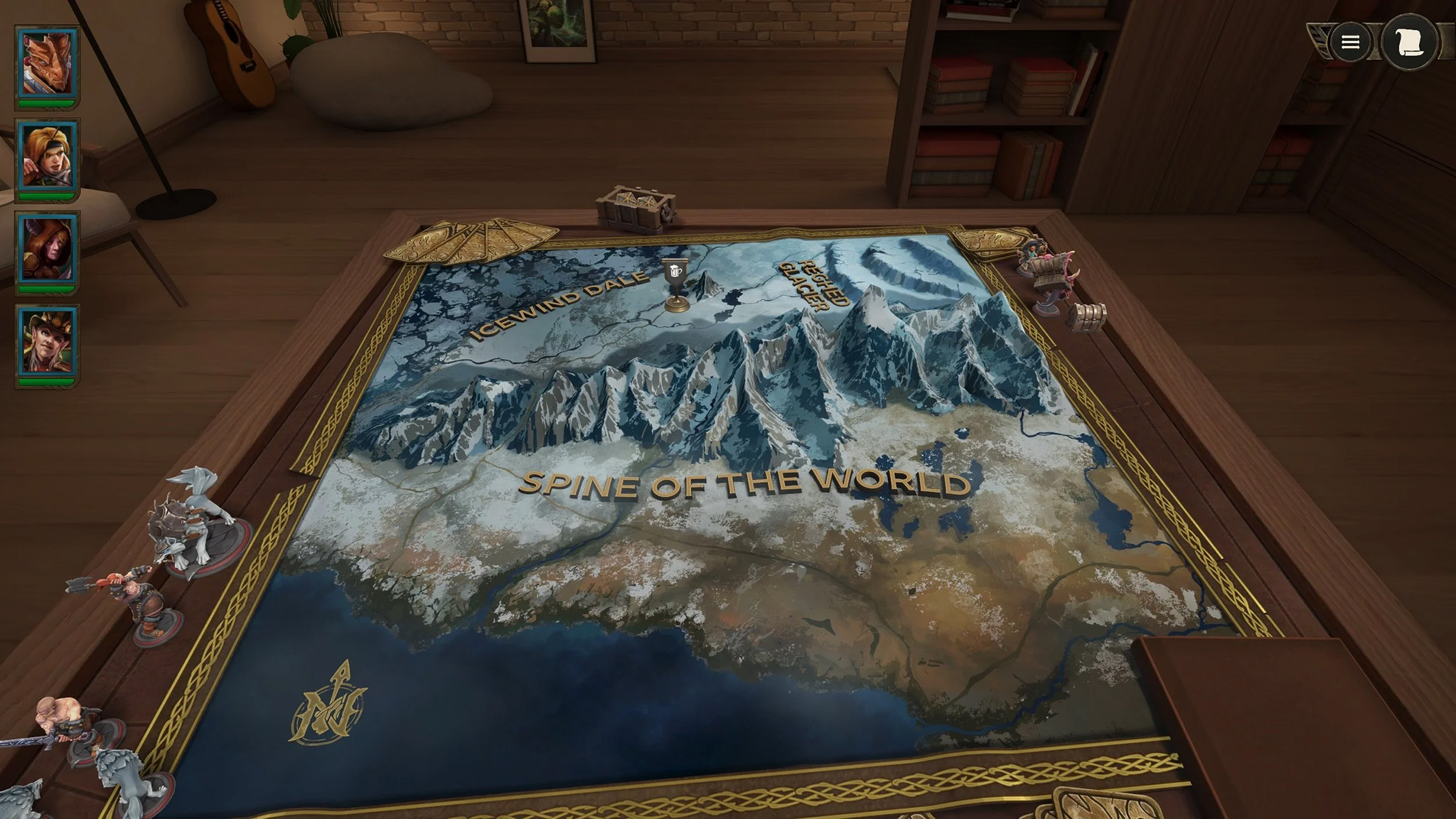
Task: Click the scroll case on the right map edge
Action: click(x=1090, y=314)
